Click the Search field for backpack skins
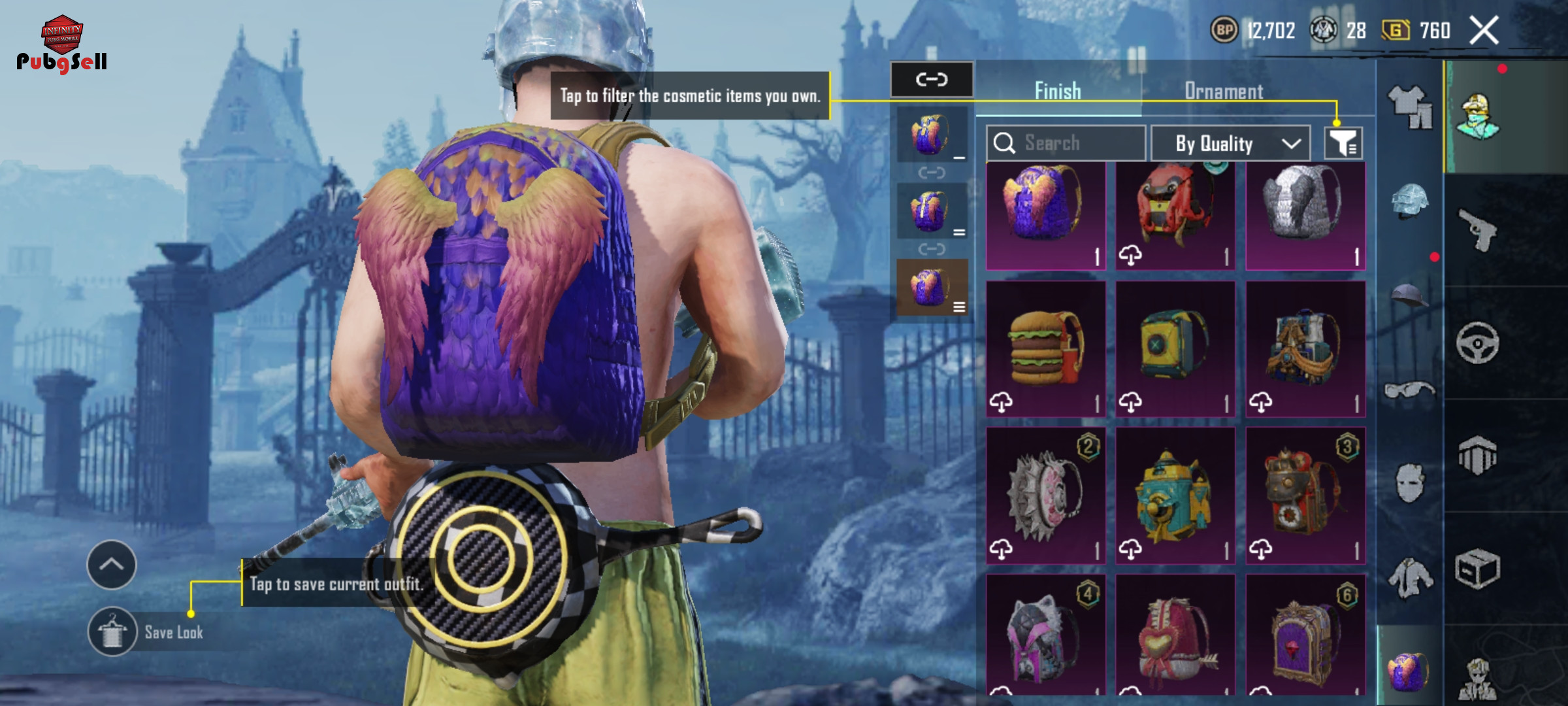 point(1066,143)
